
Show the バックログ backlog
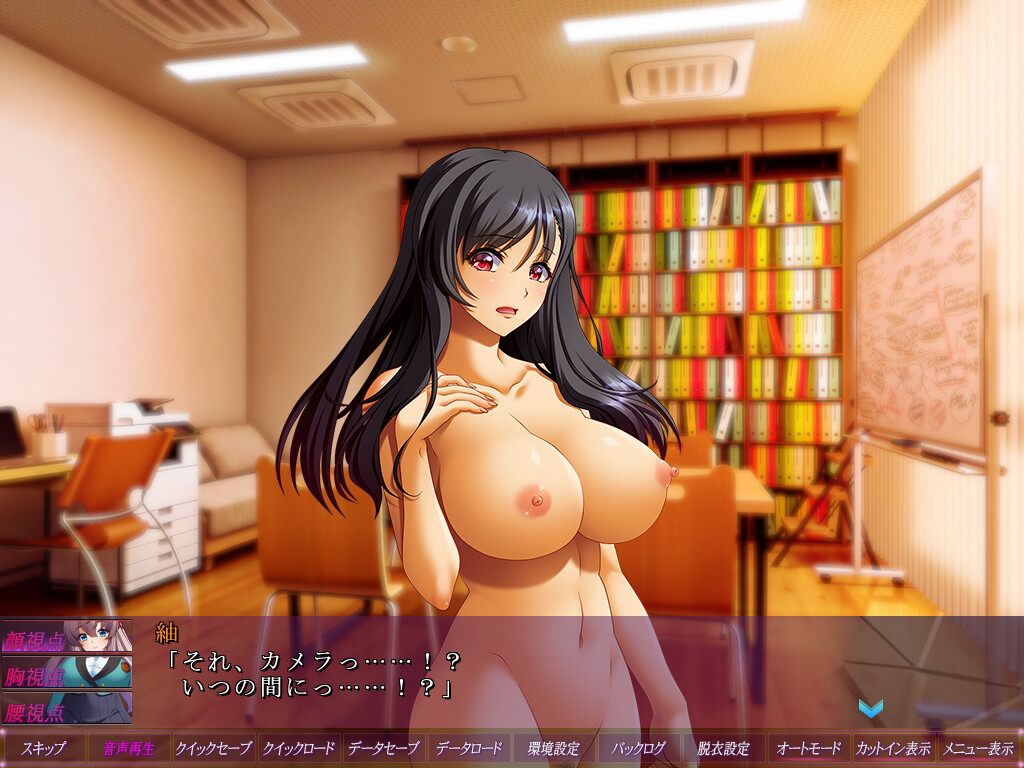[638, 748]
